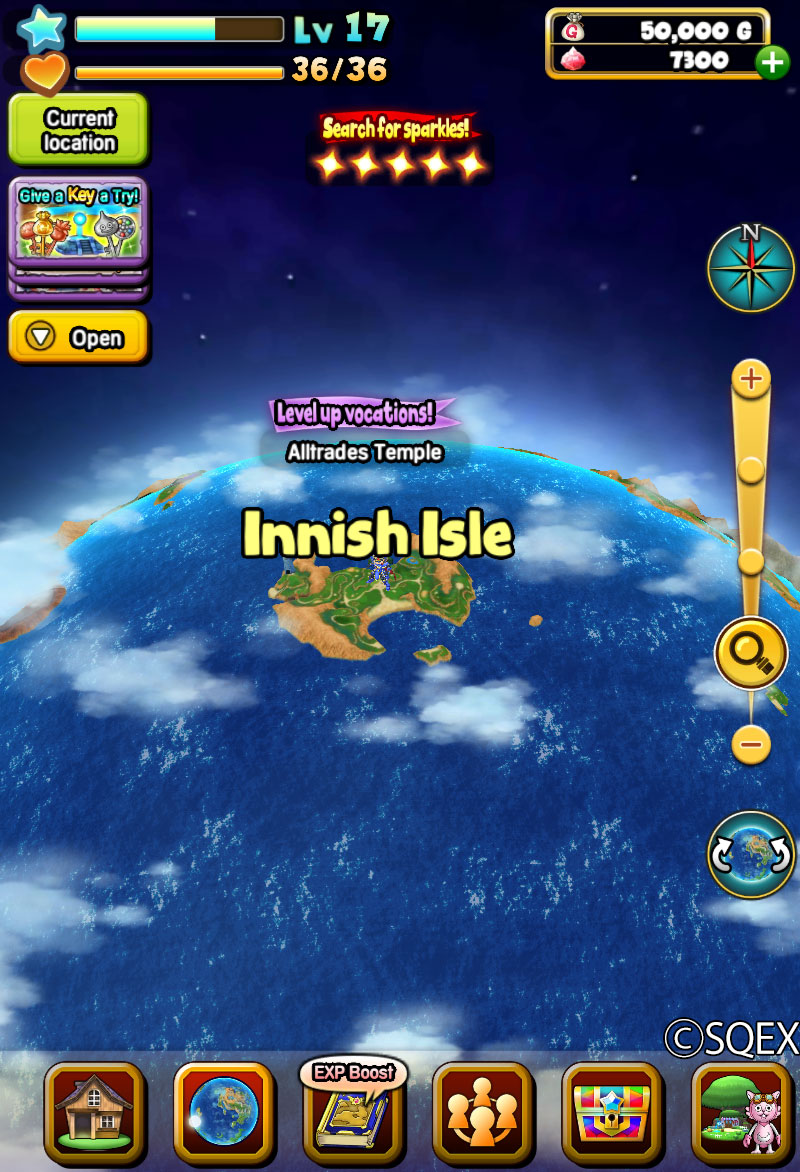The width and height of the screenshot is (800, 1172).
Task: Expand the yellow Open dropdown
Action: point(78,338)
